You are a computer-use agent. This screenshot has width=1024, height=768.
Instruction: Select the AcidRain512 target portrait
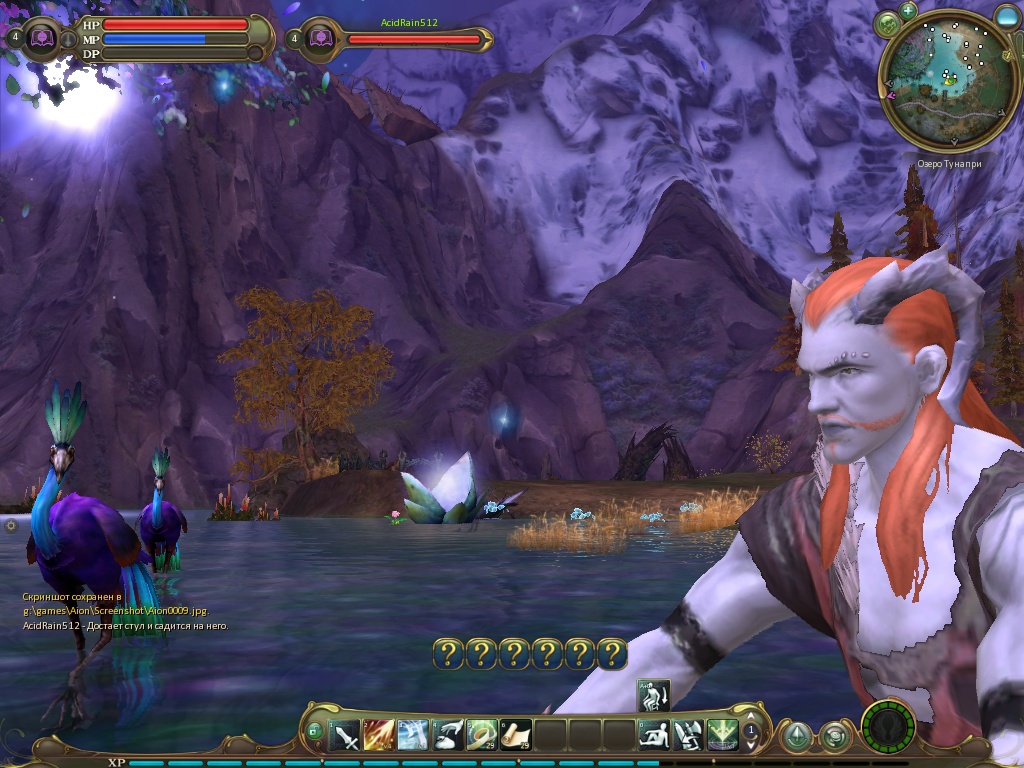320,39
